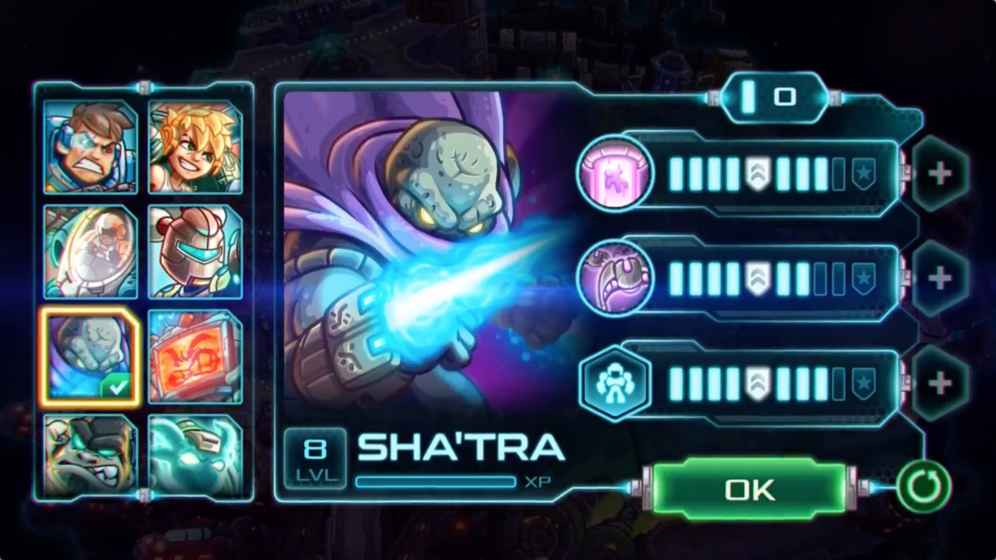Click the purple claw ability icon
The image size is (996, 560).
tap(616, 278)
